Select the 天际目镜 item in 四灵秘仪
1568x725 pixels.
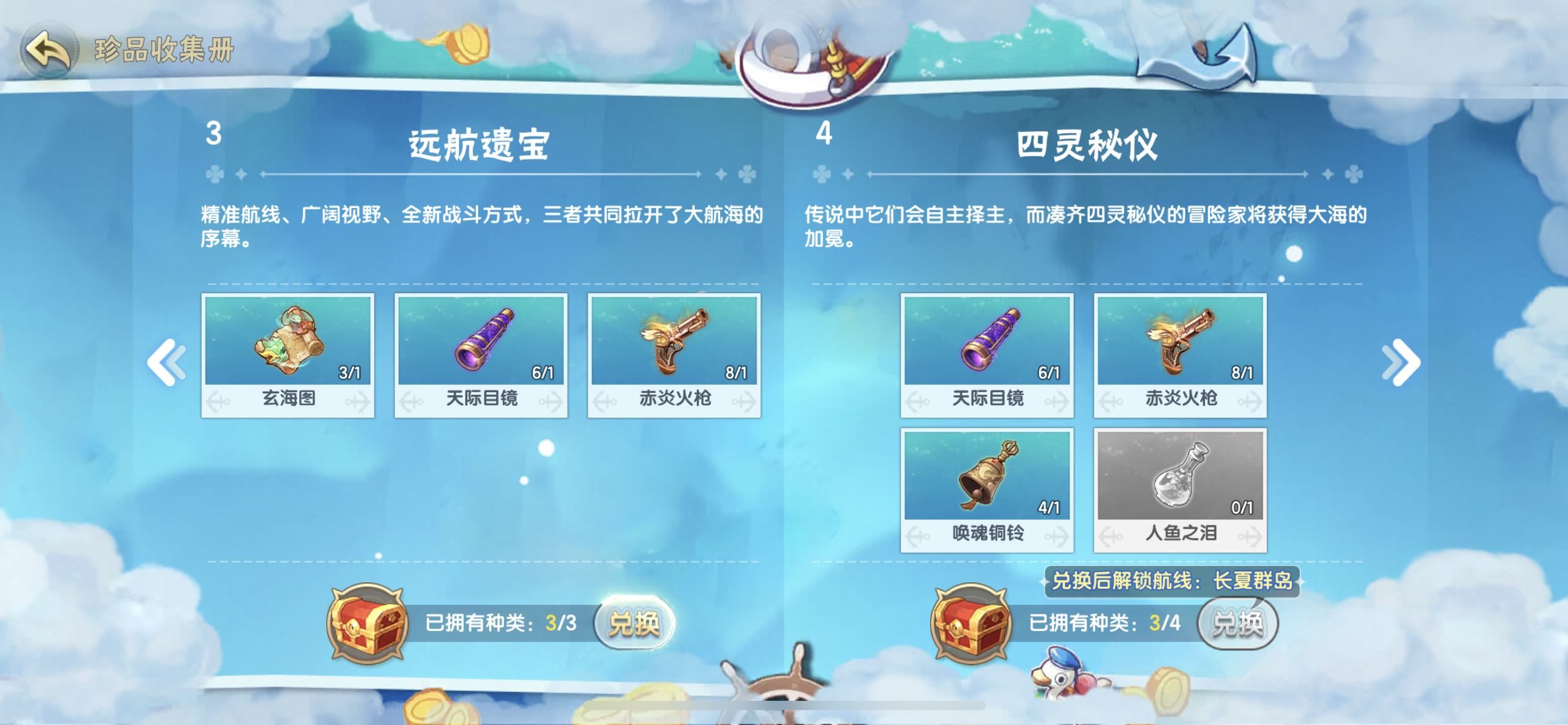pos(988,353)
